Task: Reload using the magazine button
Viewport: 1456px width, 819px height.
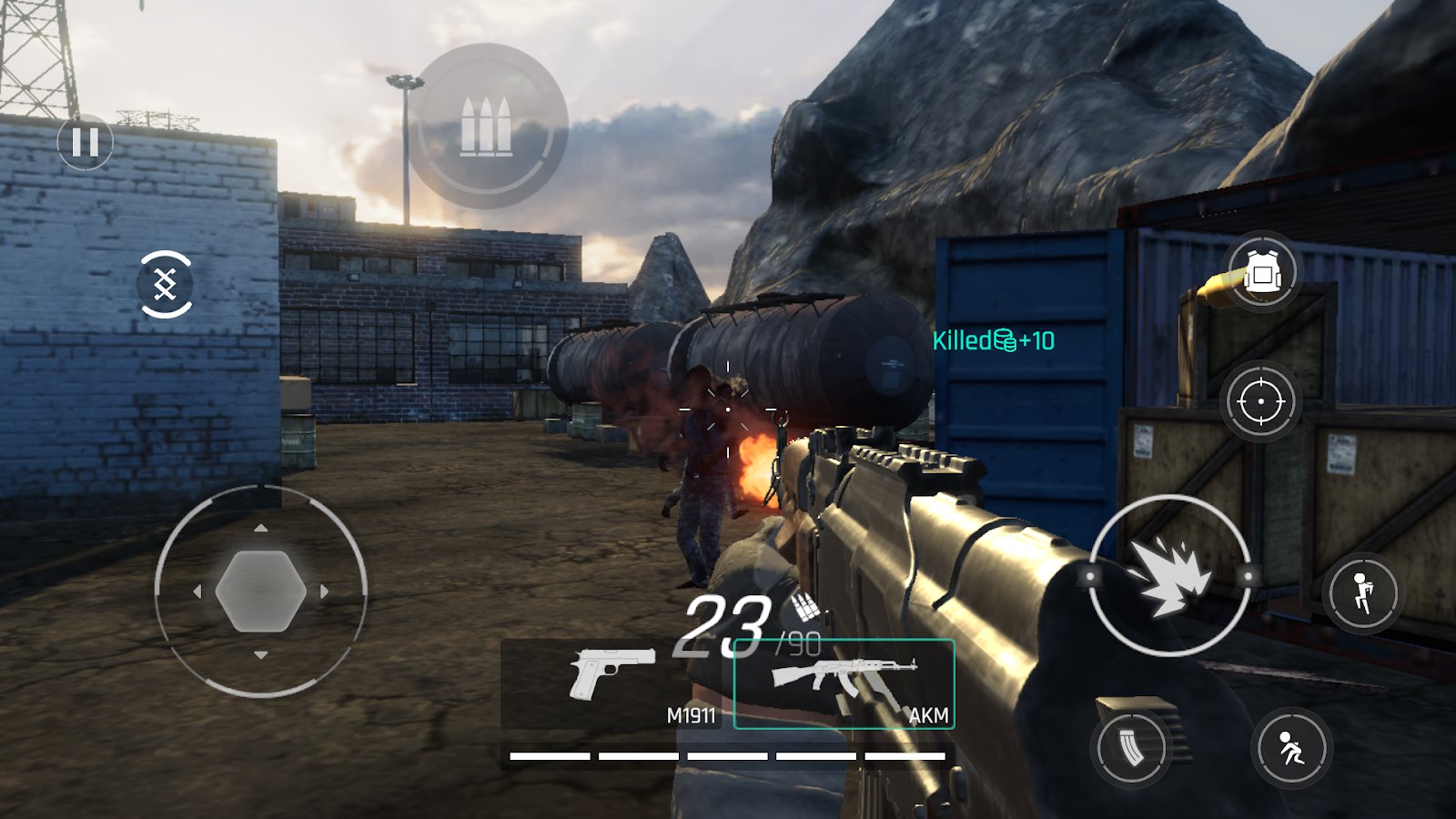Action: 1131,748
